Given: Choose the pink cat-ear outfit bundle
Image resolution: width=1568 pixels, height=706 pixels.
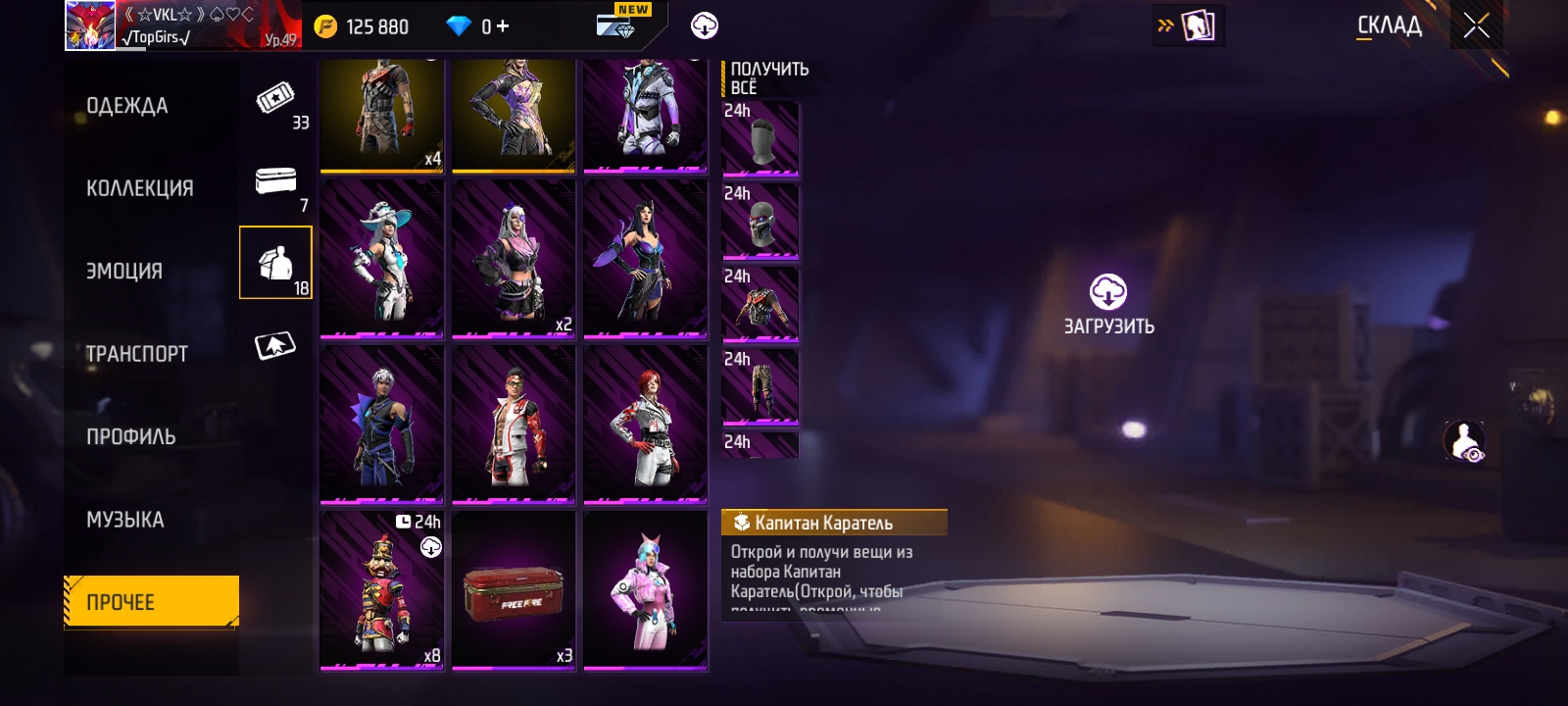Looking at the screenshot, I should pyautogui.click(x=645, y=591).
